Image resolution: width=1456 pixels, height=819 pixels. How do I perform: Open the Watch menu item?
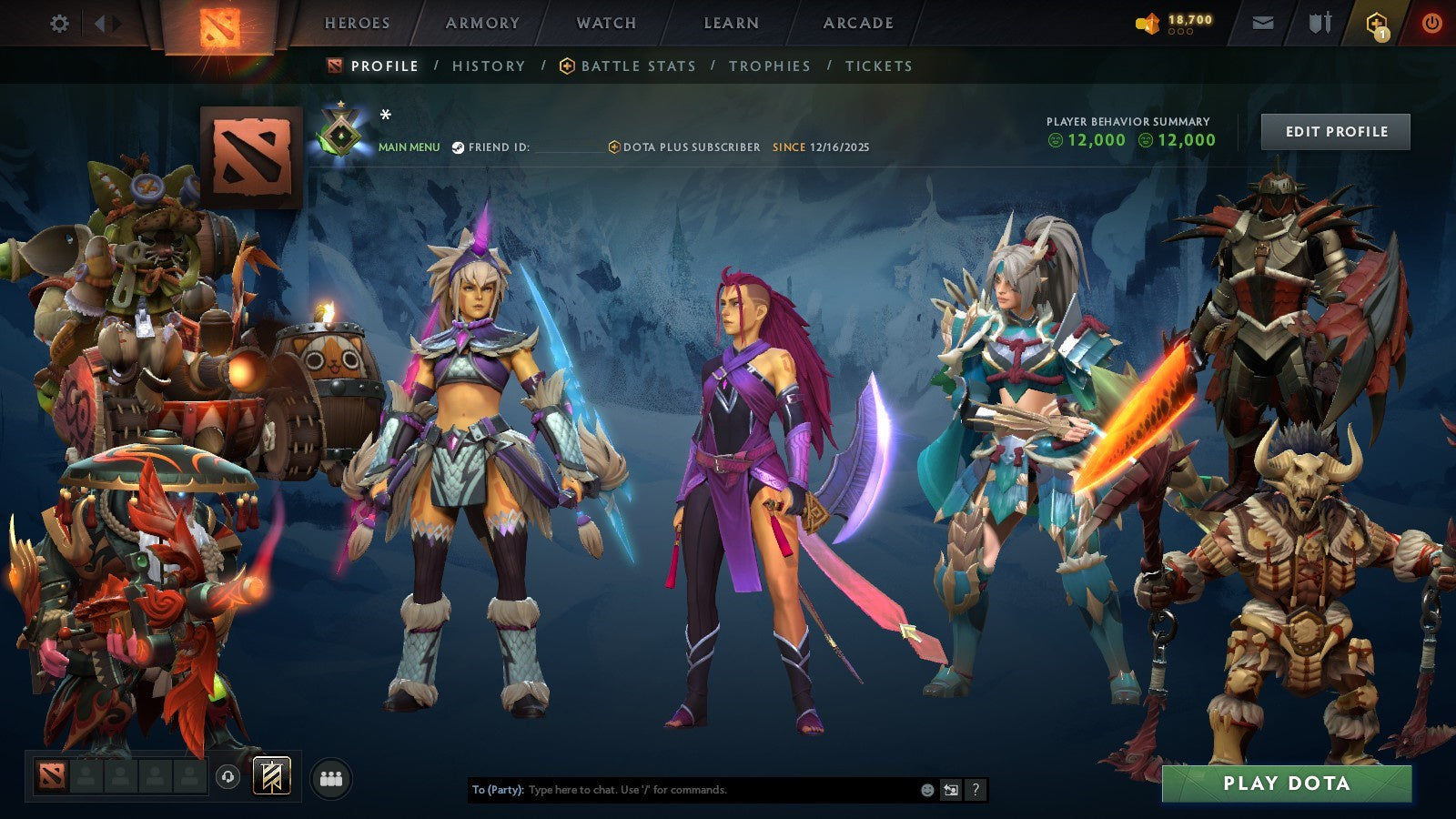tap(605, 23)
